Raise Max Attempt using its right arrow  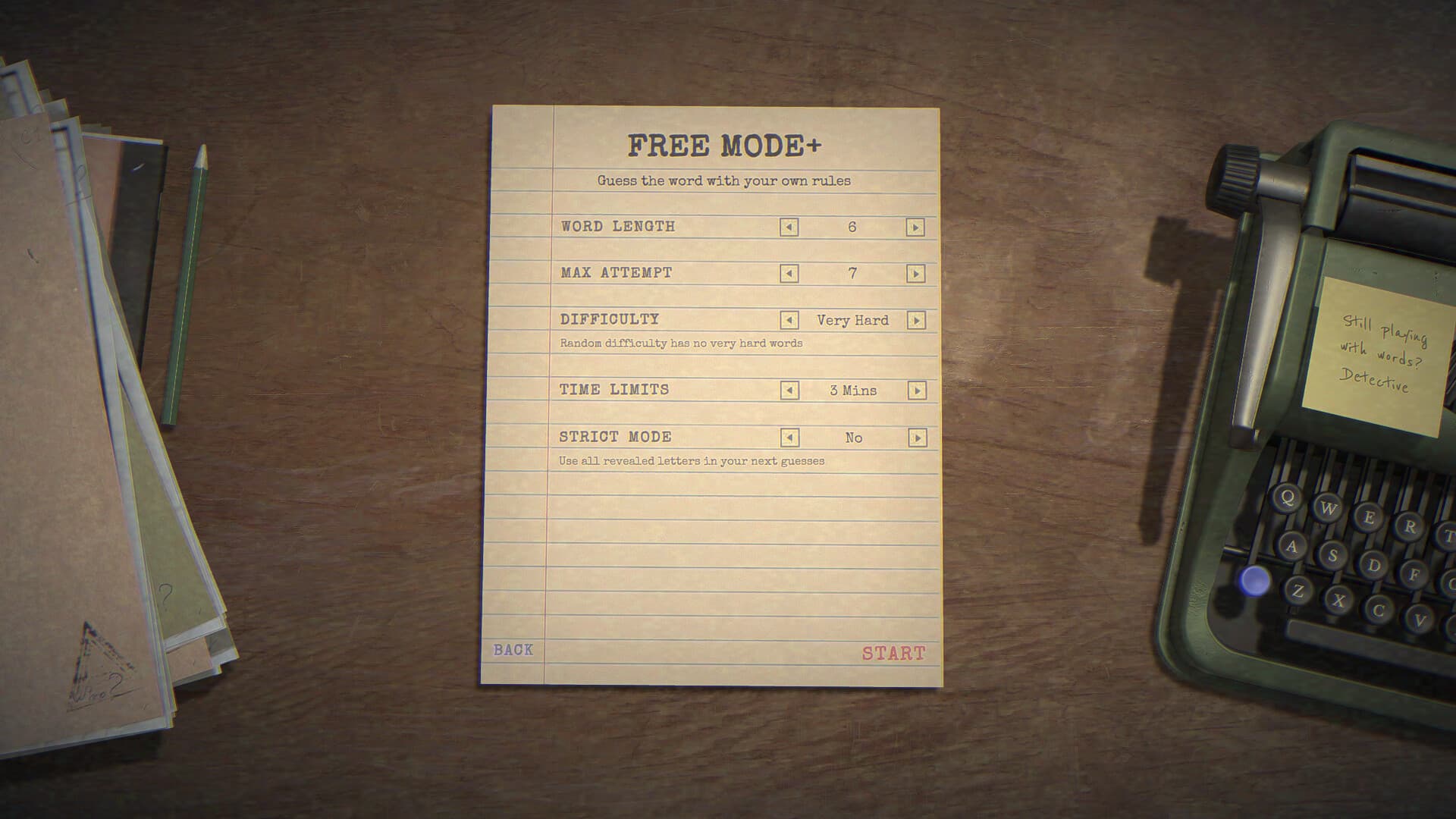pyautogui.click(x=916, y=273)
